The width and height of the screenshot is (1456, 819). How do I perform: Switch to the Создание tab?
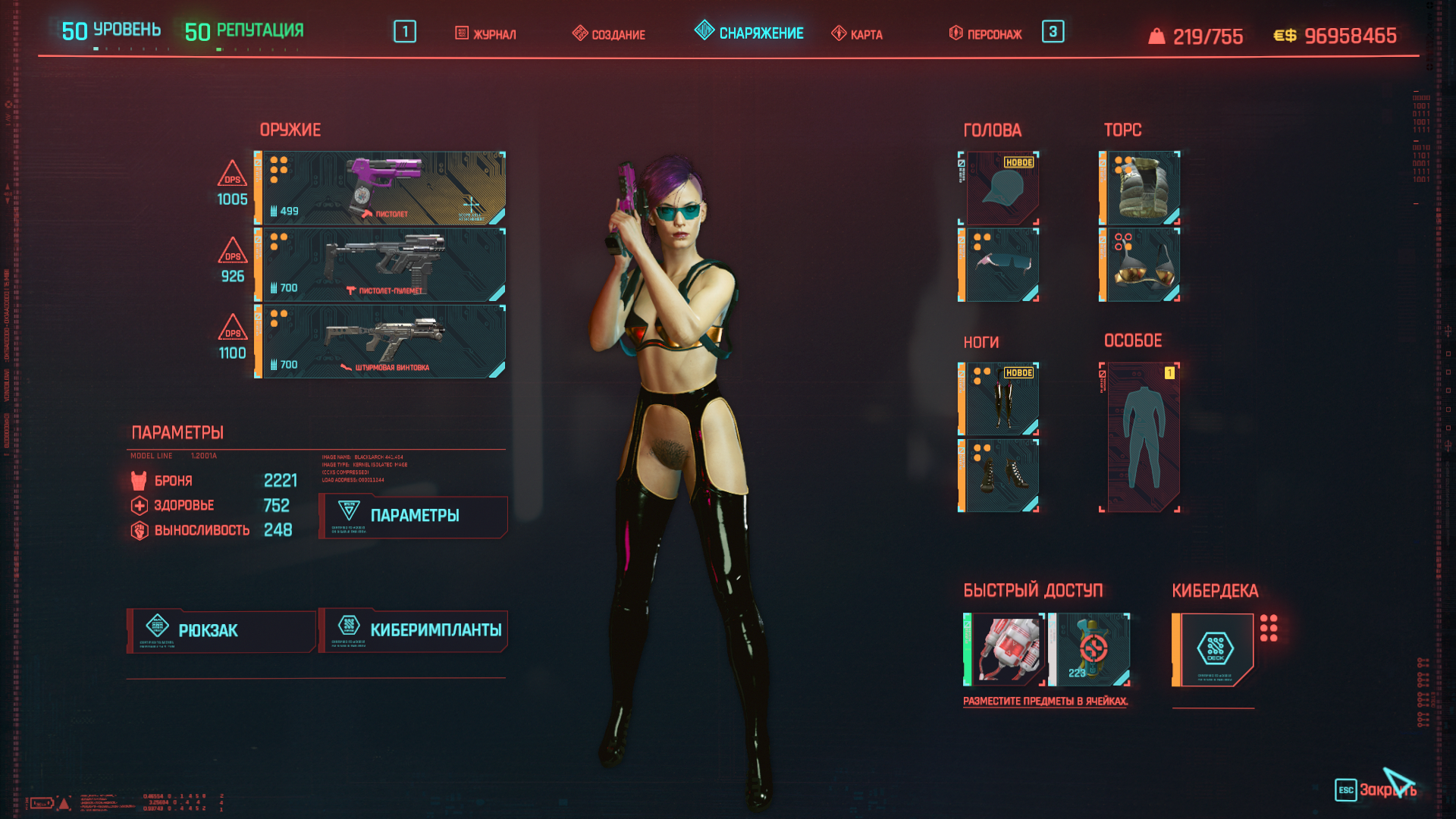[x=609, y=34]
